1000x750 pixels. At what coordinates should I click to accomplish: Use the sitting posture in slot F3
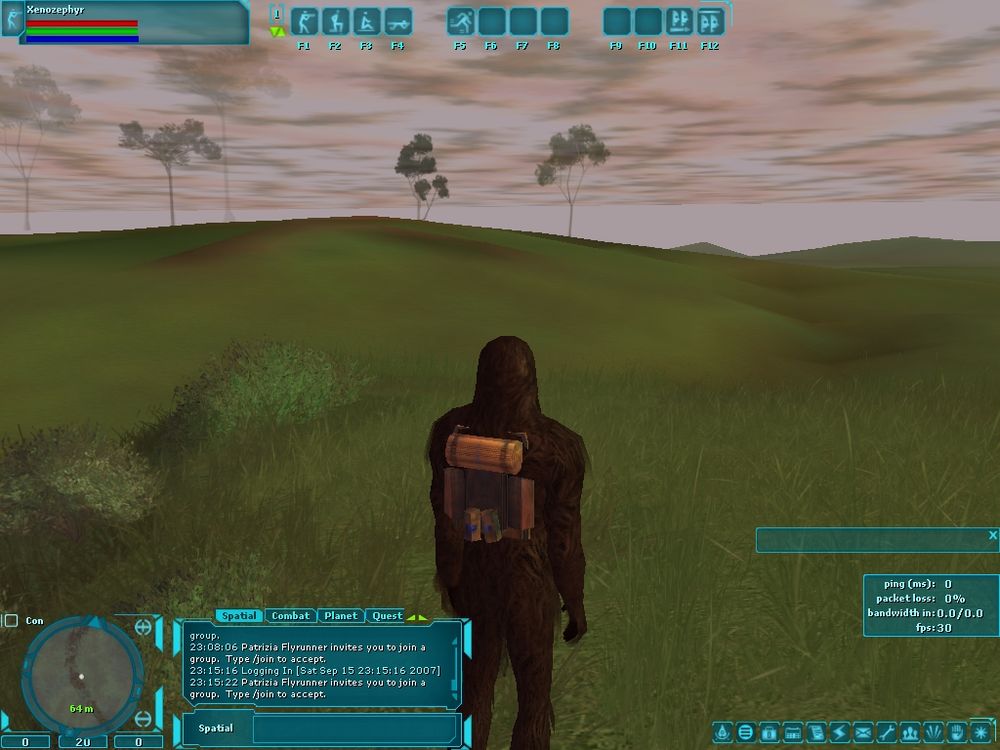pyautogui.click(x=366, y=22)
